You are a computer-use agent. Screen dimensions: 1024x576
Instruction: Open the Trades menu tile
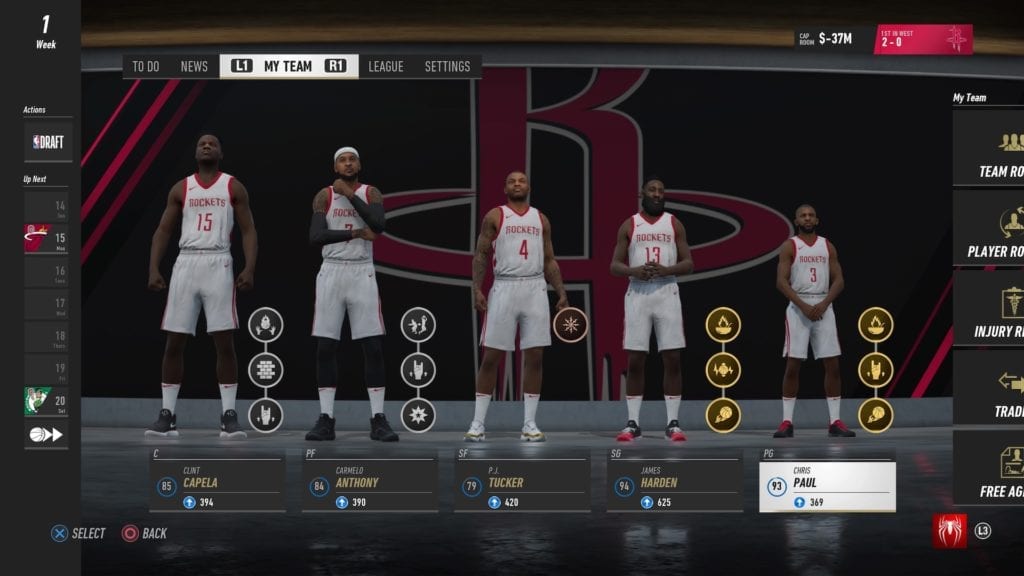[990, 390]
